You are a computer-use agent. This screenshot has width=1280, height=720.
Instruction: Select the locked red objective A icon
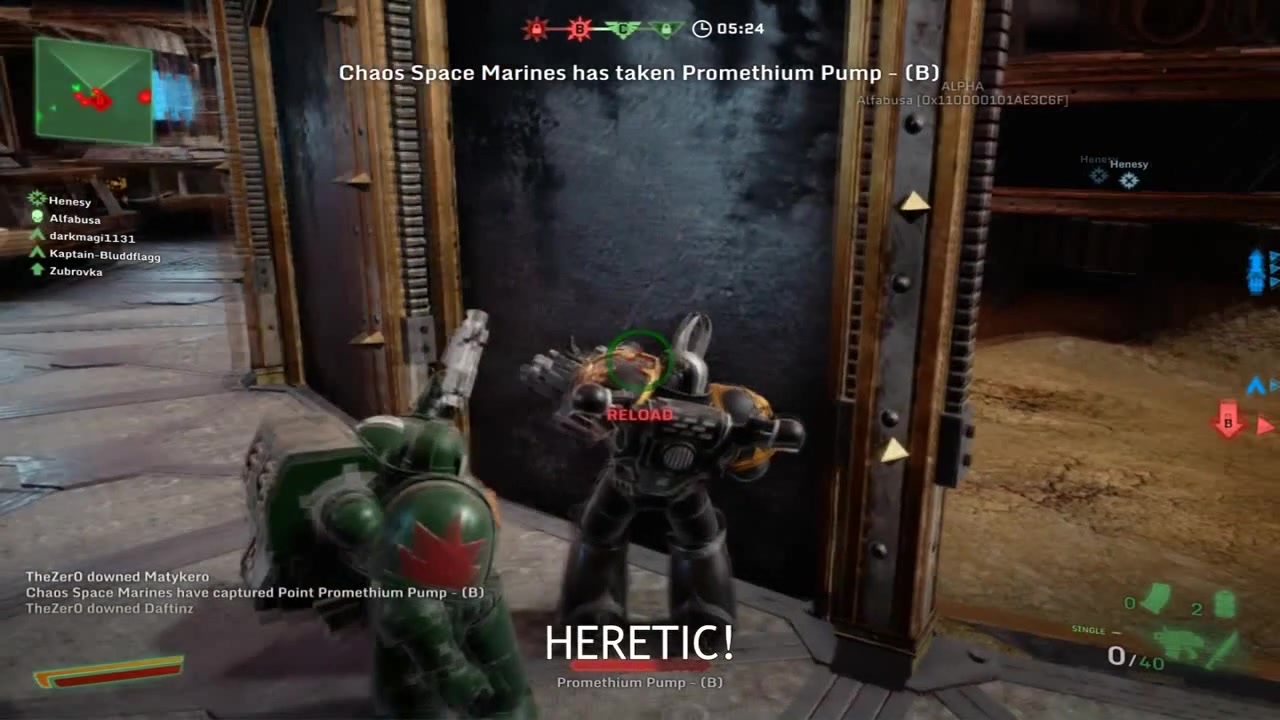pyautogui.click(x=535, y=30)
